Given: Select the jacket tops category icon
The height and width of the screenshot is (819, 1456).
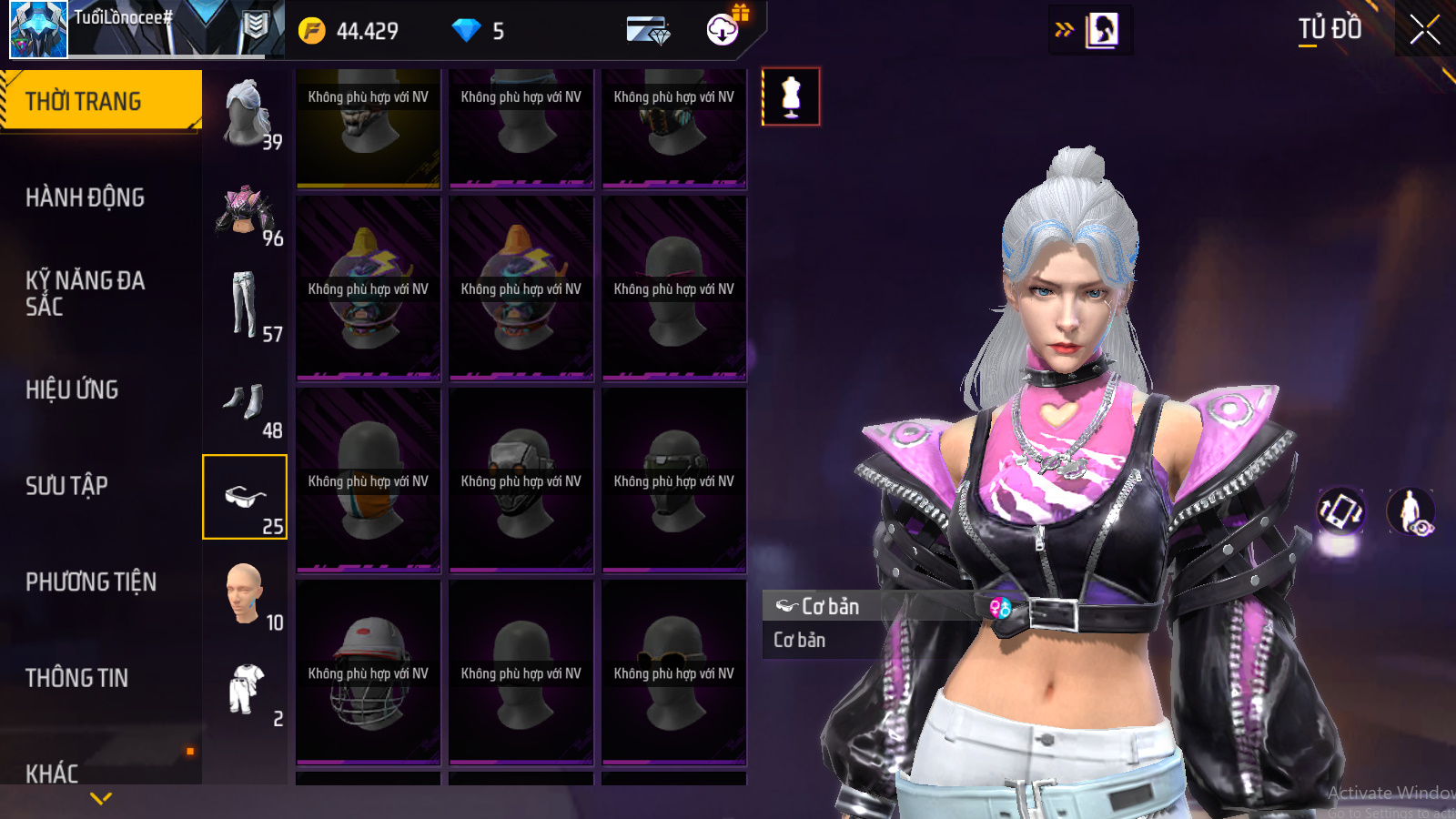Looking at the screenshot, I should pos(246,211).
